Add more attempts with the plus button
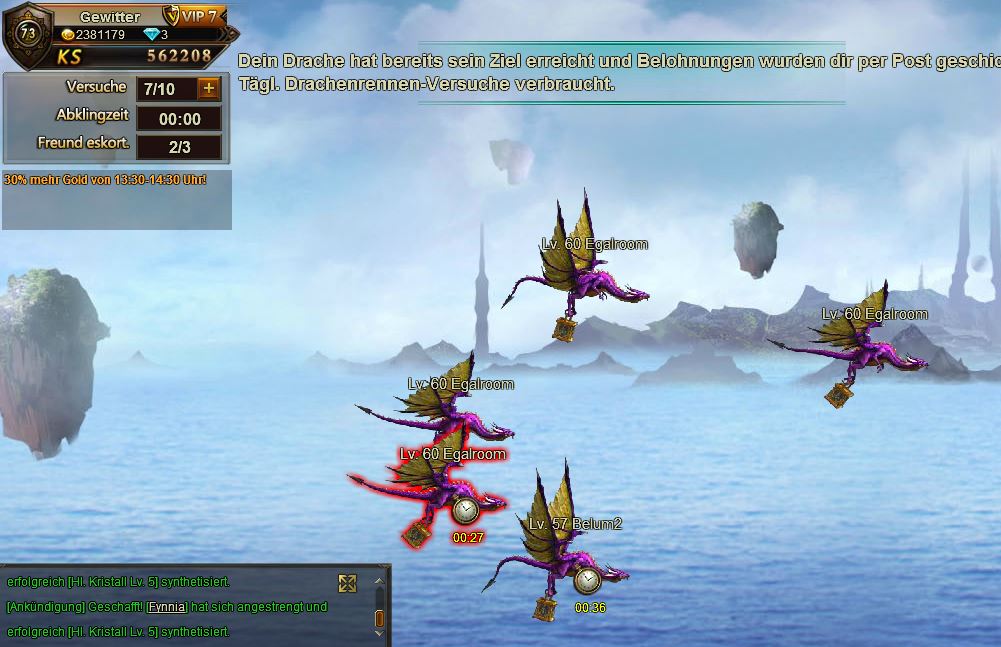This screenshot has height=647, width=1001. click(208, 89)
